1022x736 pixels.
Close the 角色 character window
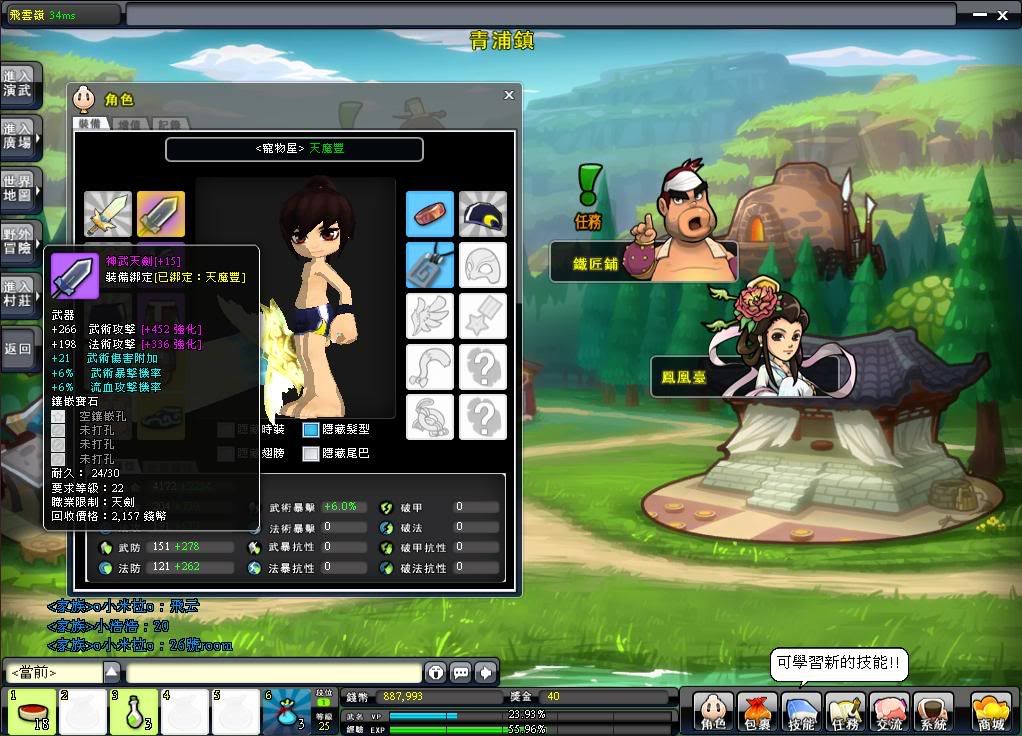pos(508,95)
